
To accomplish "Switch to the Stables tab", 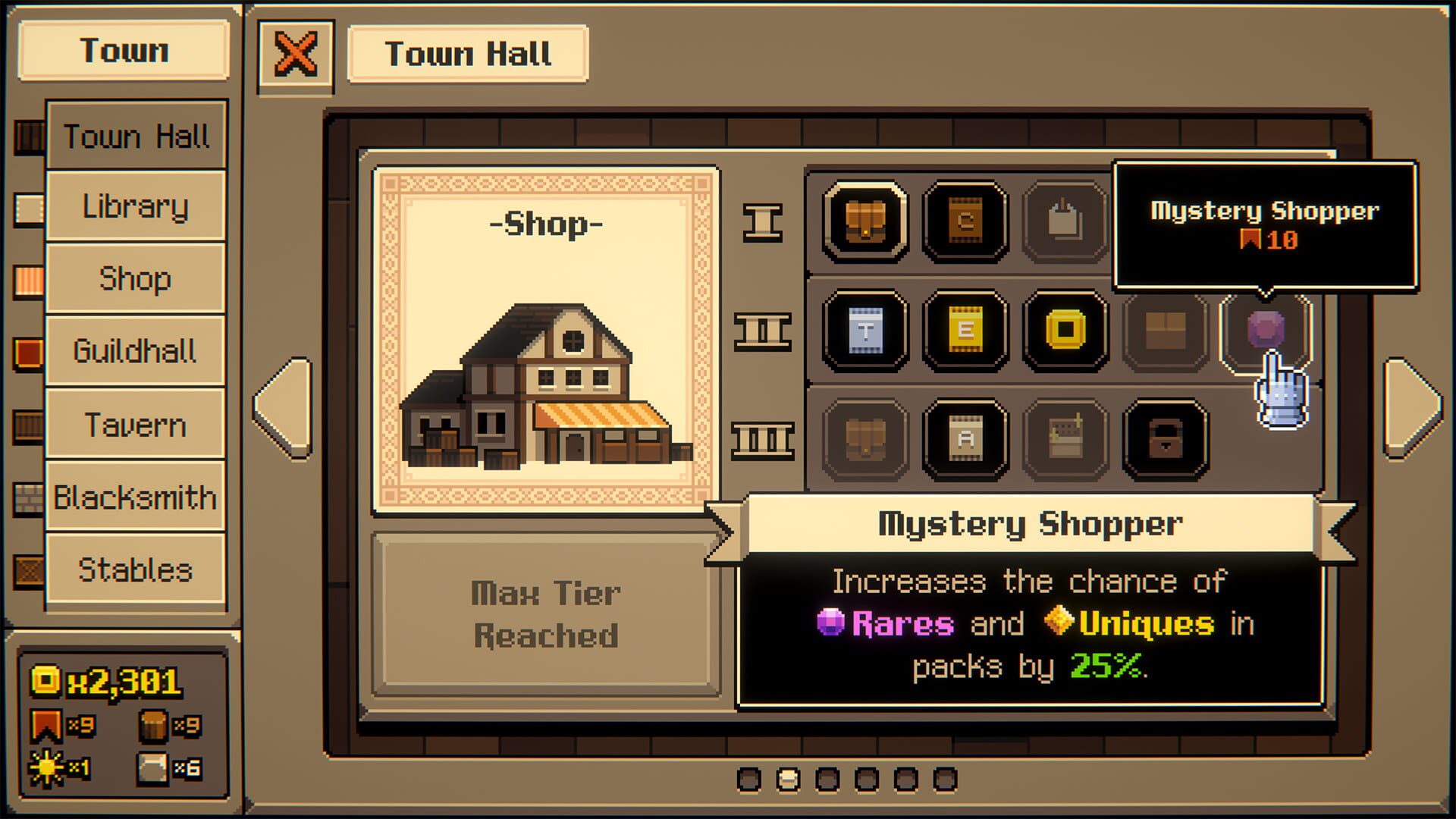I will (x=135, y=569).
